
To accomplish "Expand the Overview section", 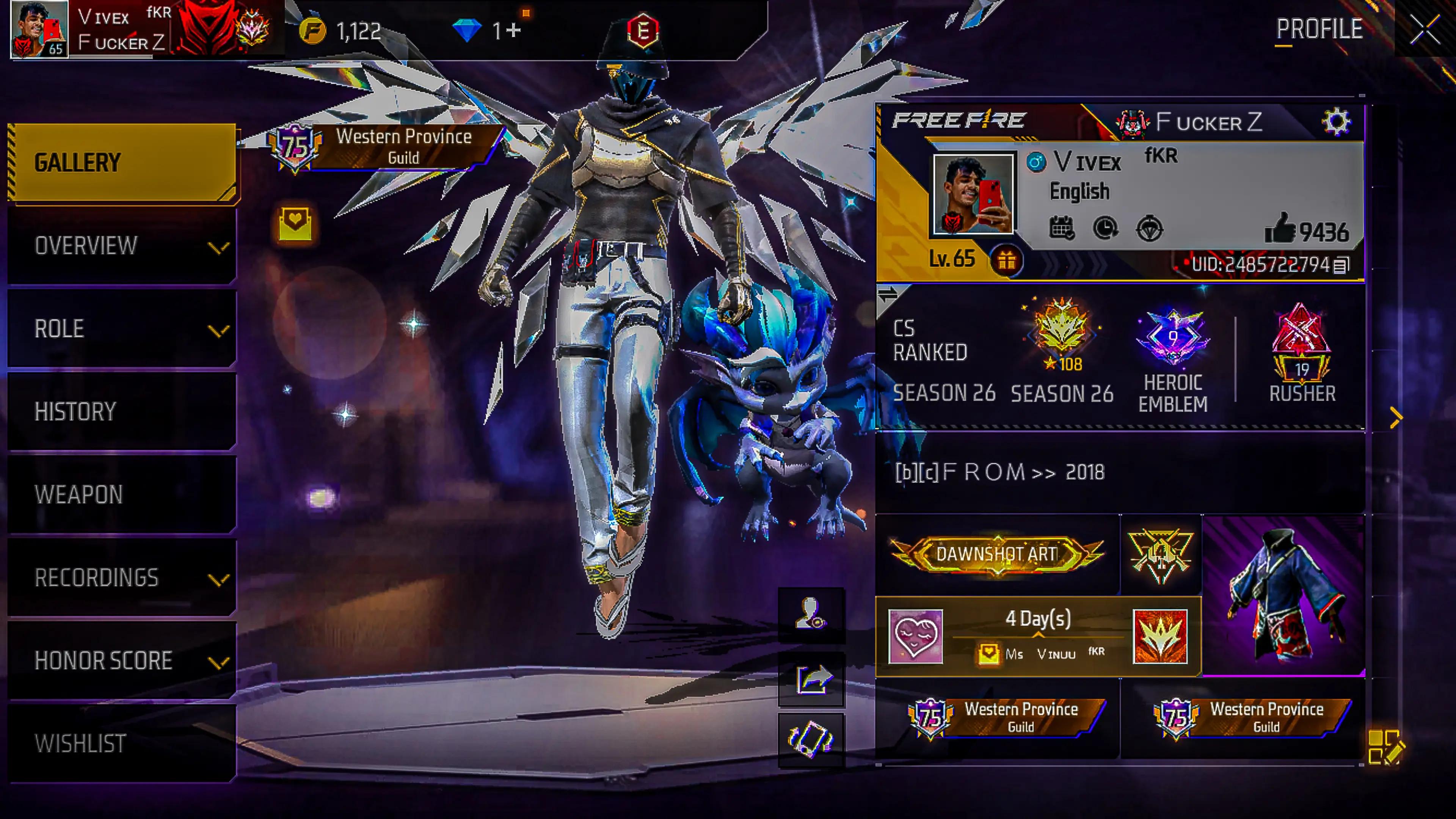I will tap(122, 246).
